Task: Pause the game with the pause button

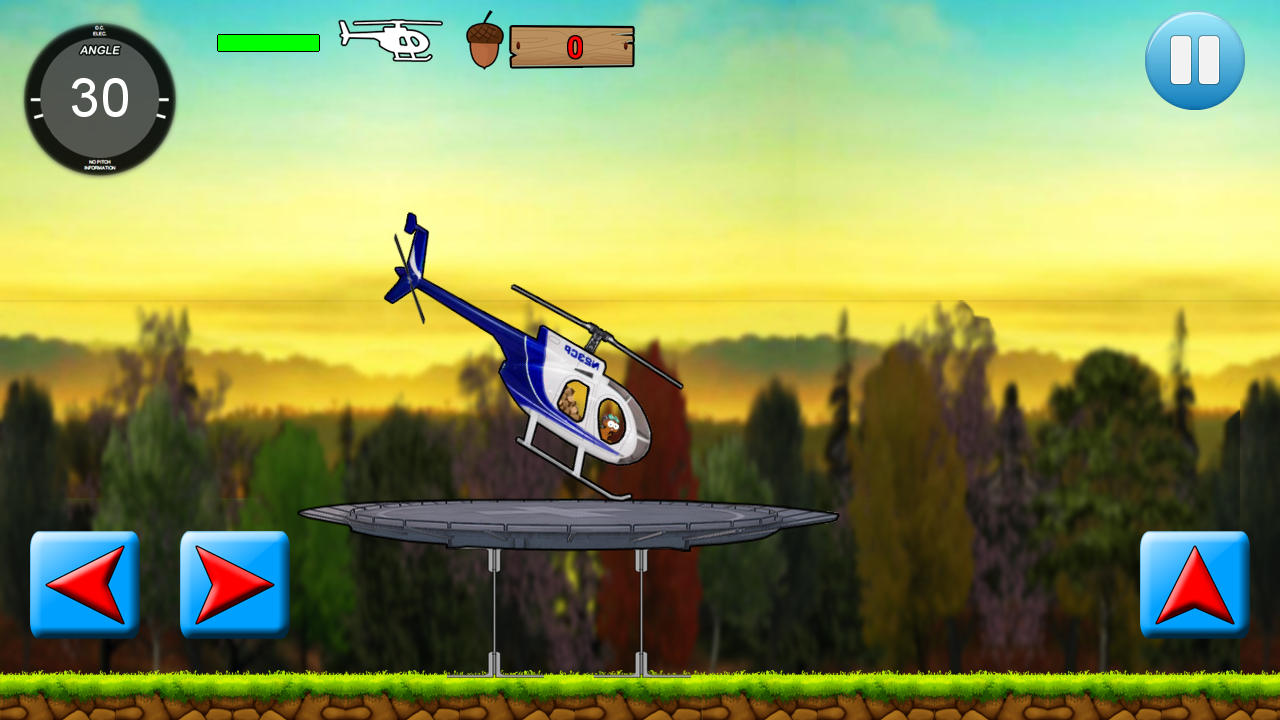Action: [x=1194, y=60]
